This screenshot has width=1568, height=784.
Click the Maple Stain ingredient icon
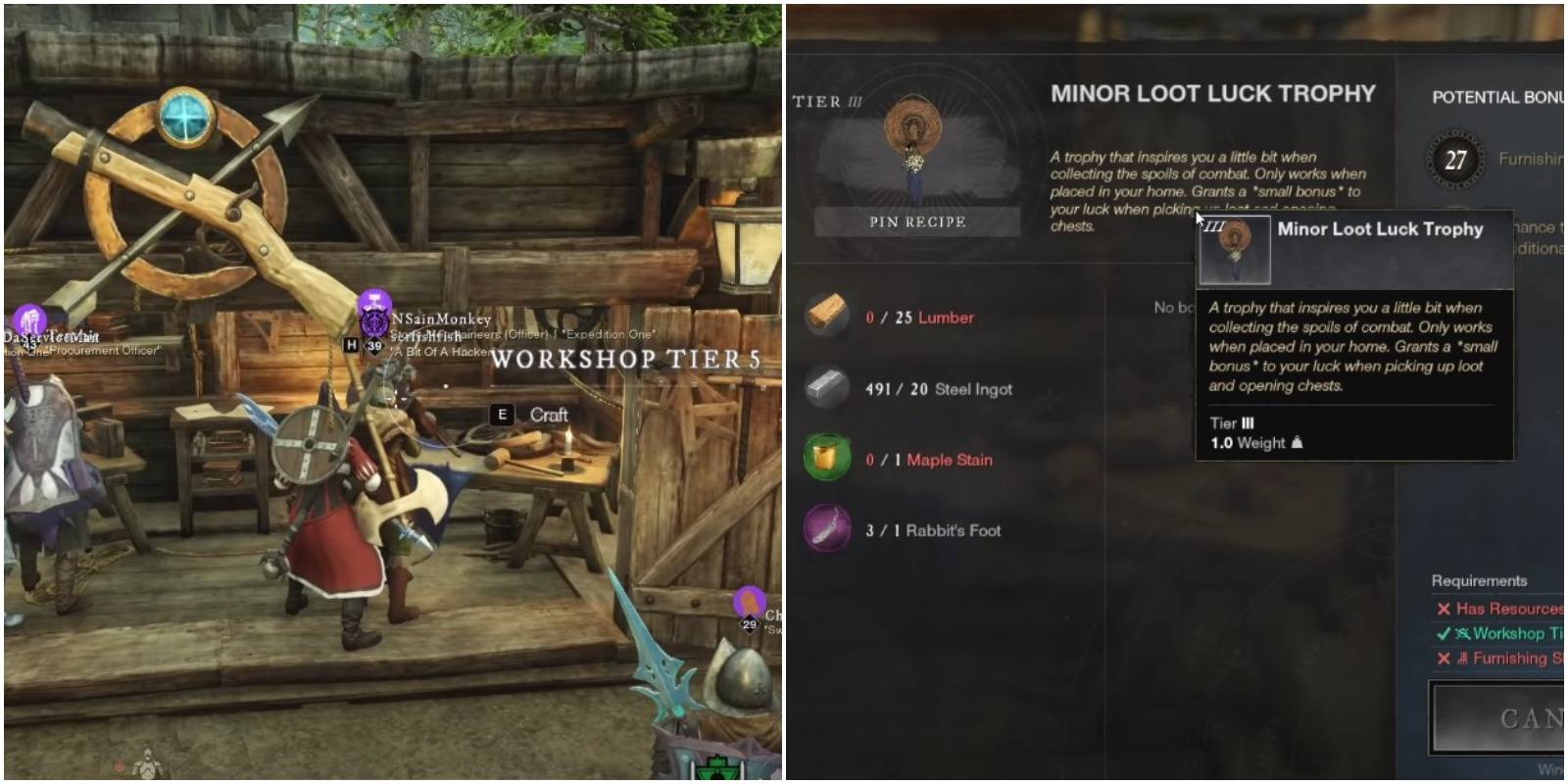coord(828,459)
